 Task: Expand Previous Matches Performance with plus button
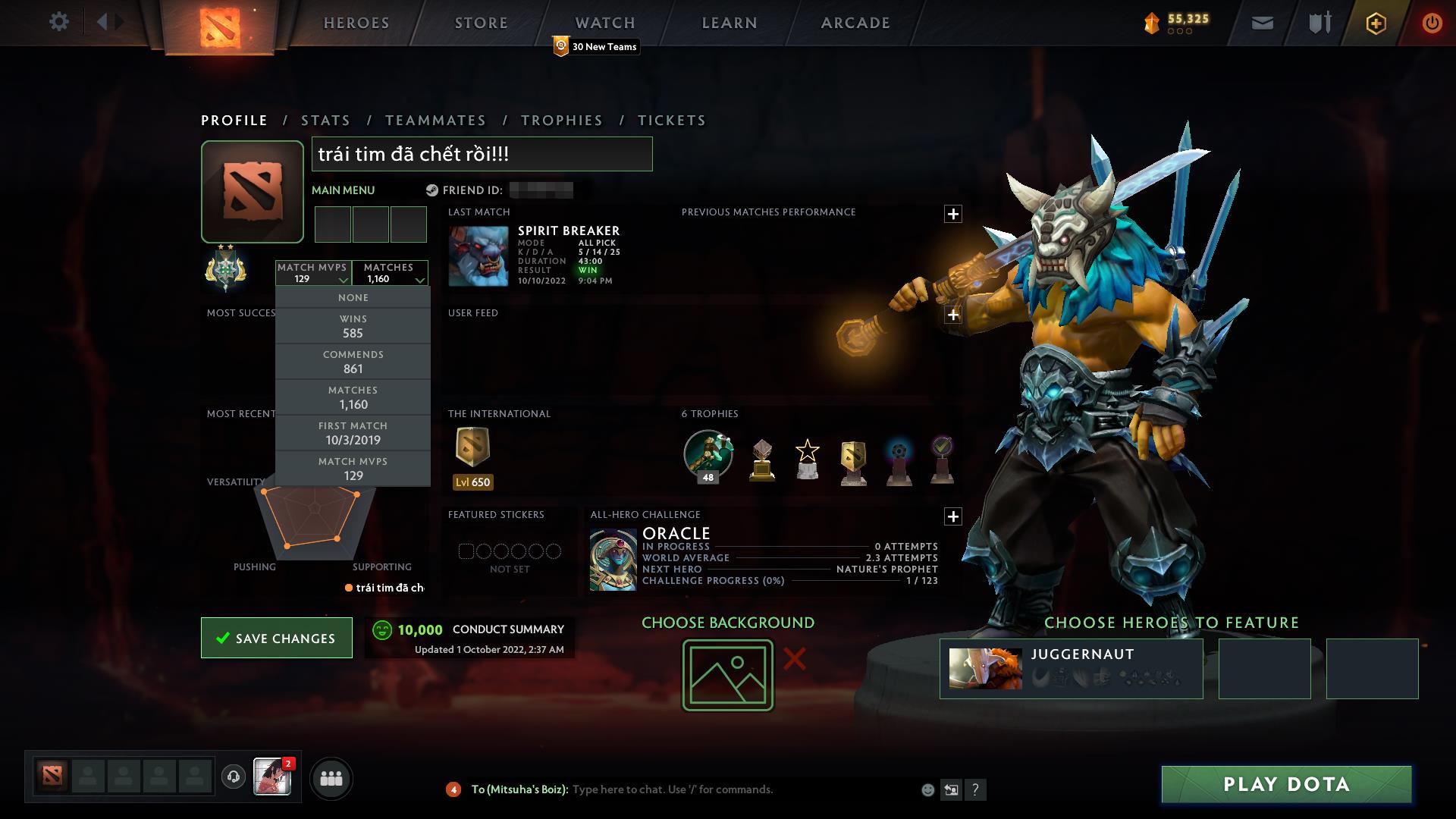[953, 213]
